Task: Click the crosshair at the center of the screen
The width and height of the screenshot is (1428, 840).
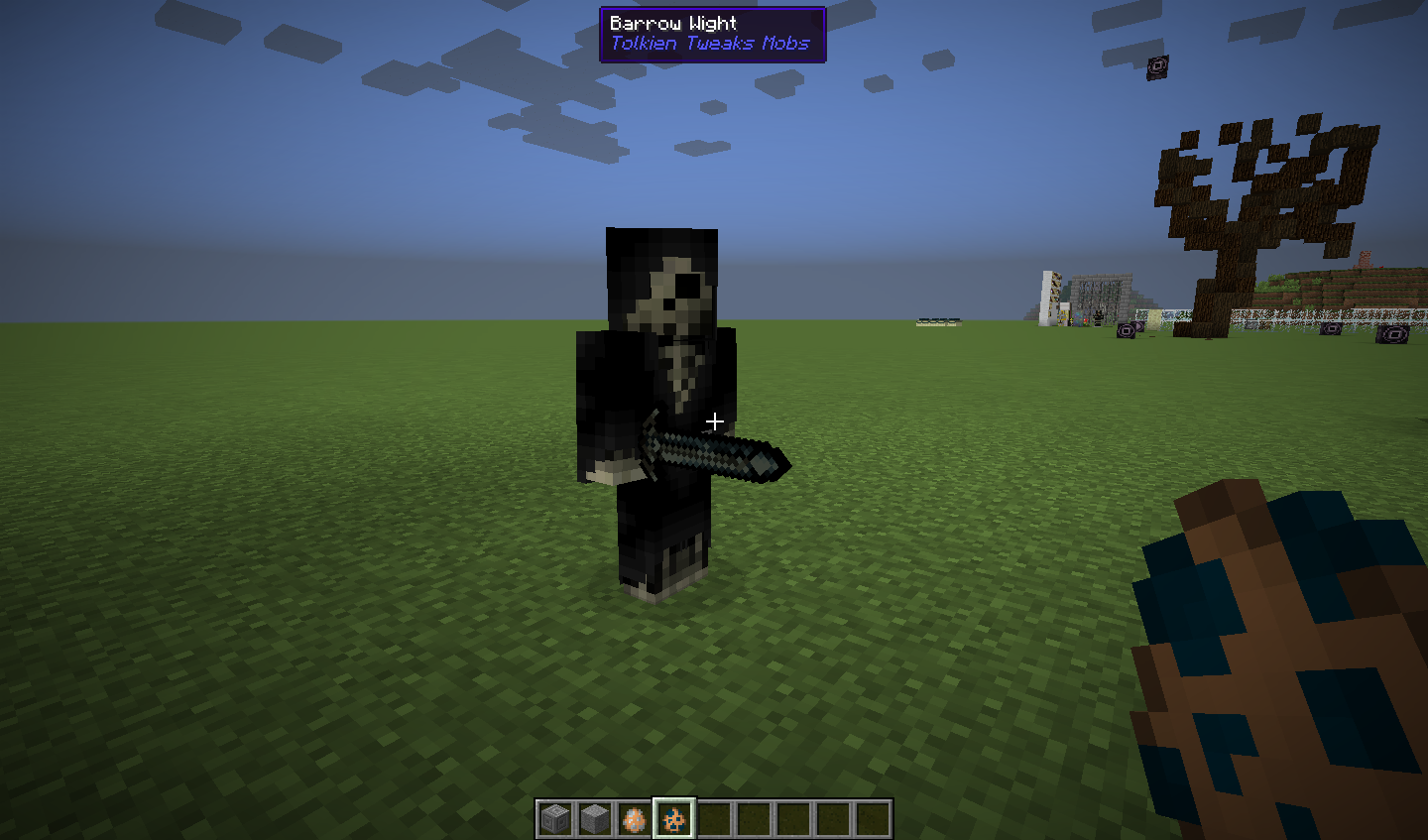Action: click(x=714, y=420)
